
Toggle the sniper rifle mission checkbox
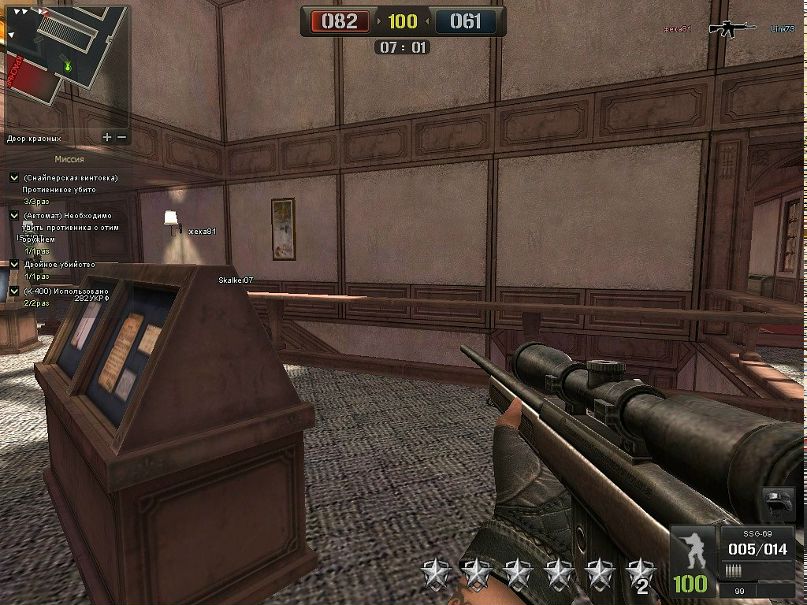pos(14,177)
